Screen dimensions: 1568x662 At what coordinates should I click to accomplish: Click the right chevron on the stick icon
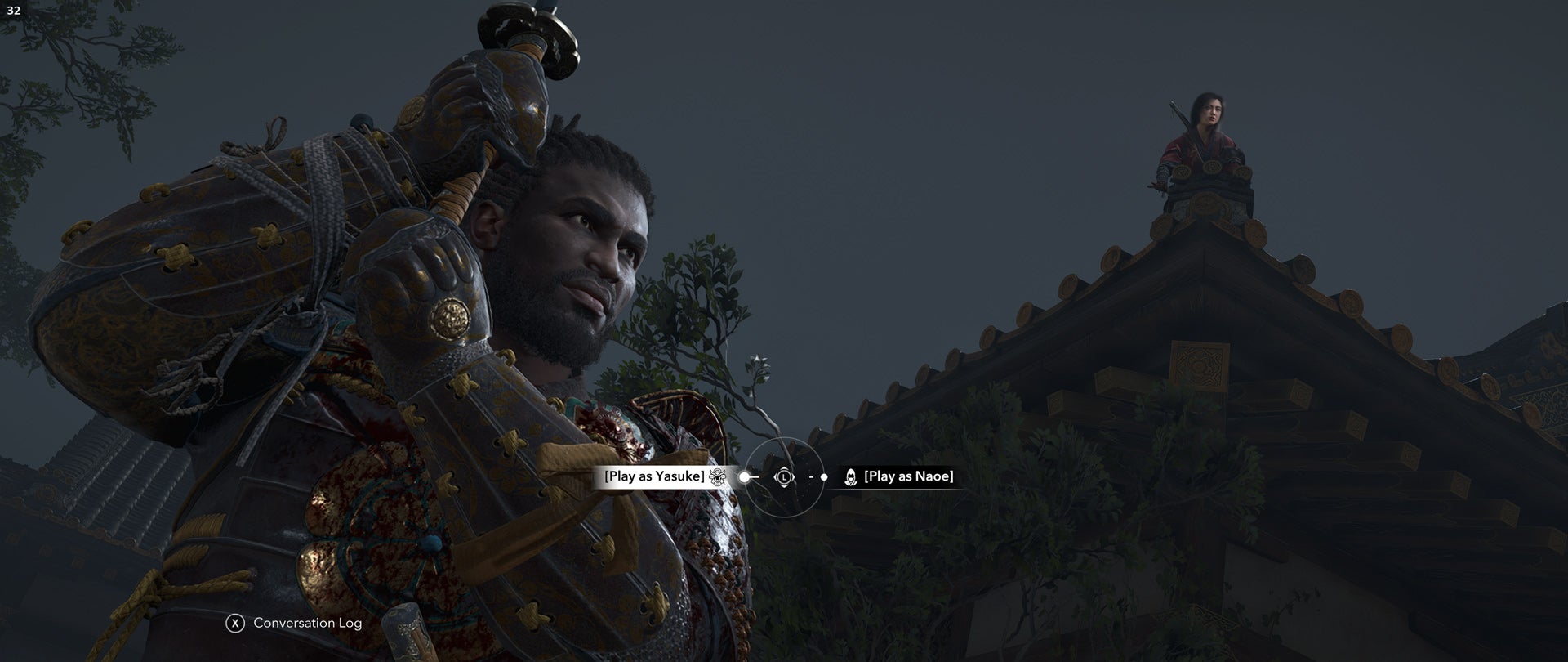coord(792,476)
